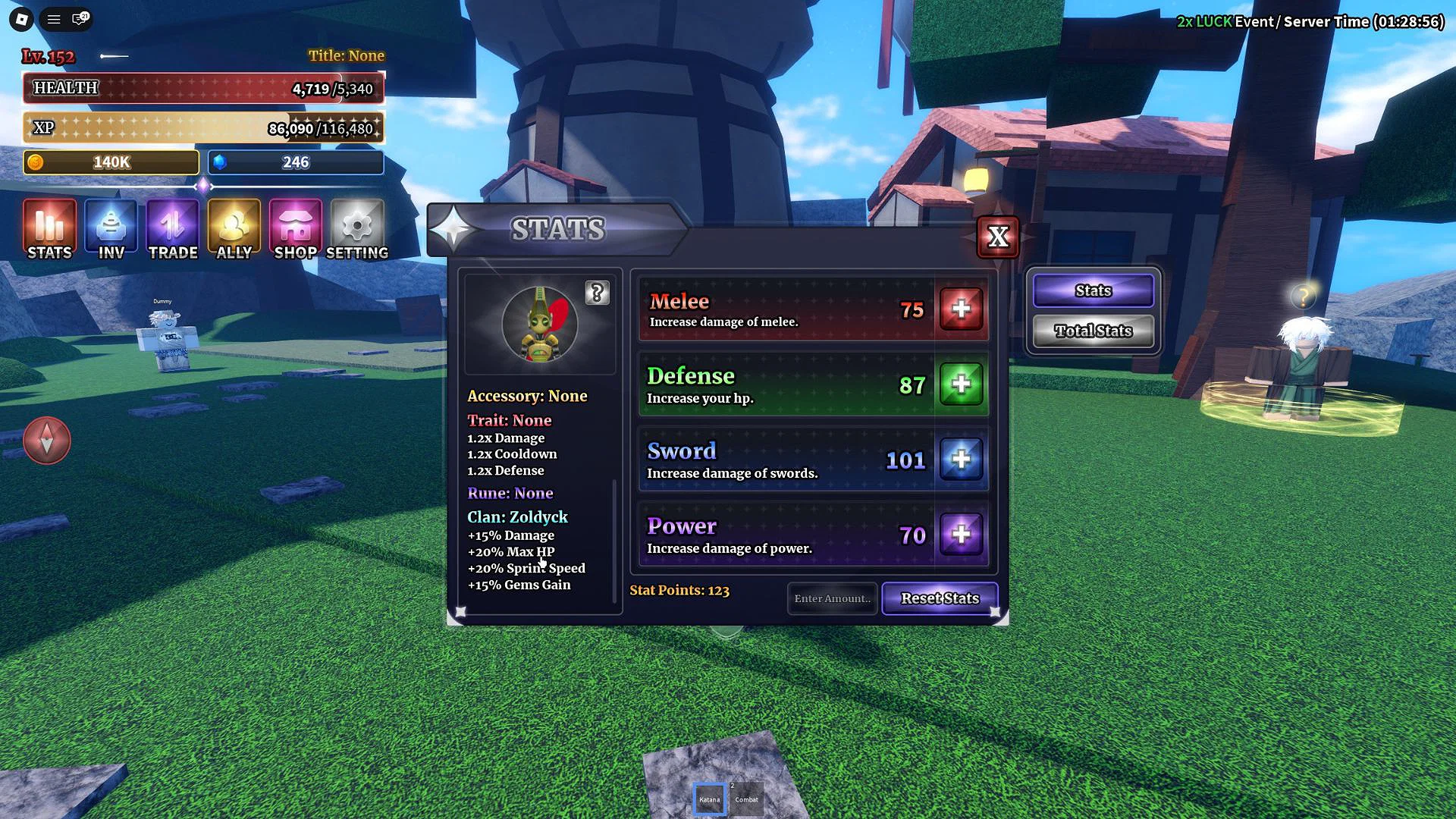Click the red plus to raise Melee
Image resolution: width=1456 pixels, height=819 pixels.
pos(961,309)
